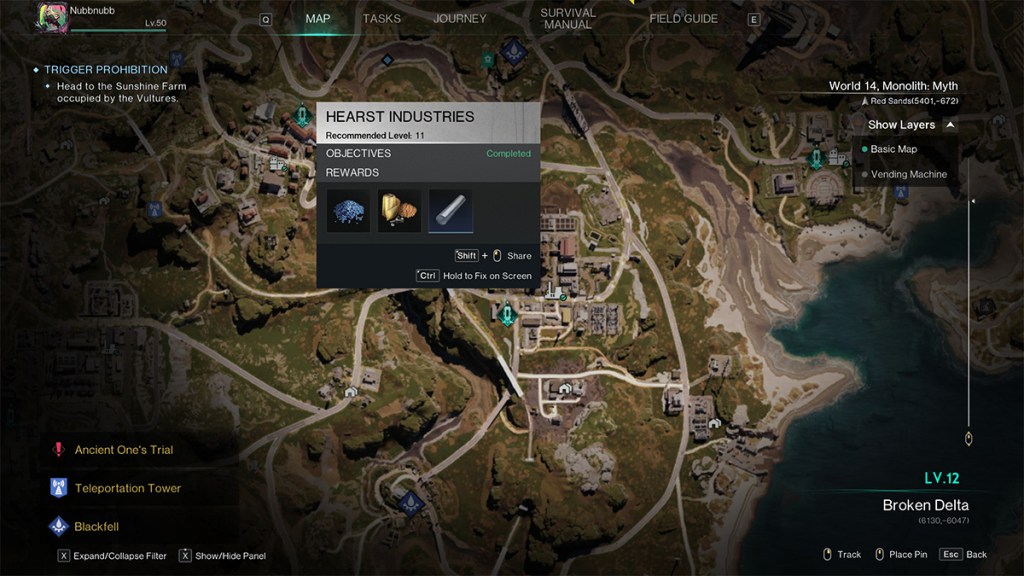Collapse the Show Layers panel
Viewport: 1024px width, 576px height.
pyautogui.click(x=950, y=125)
